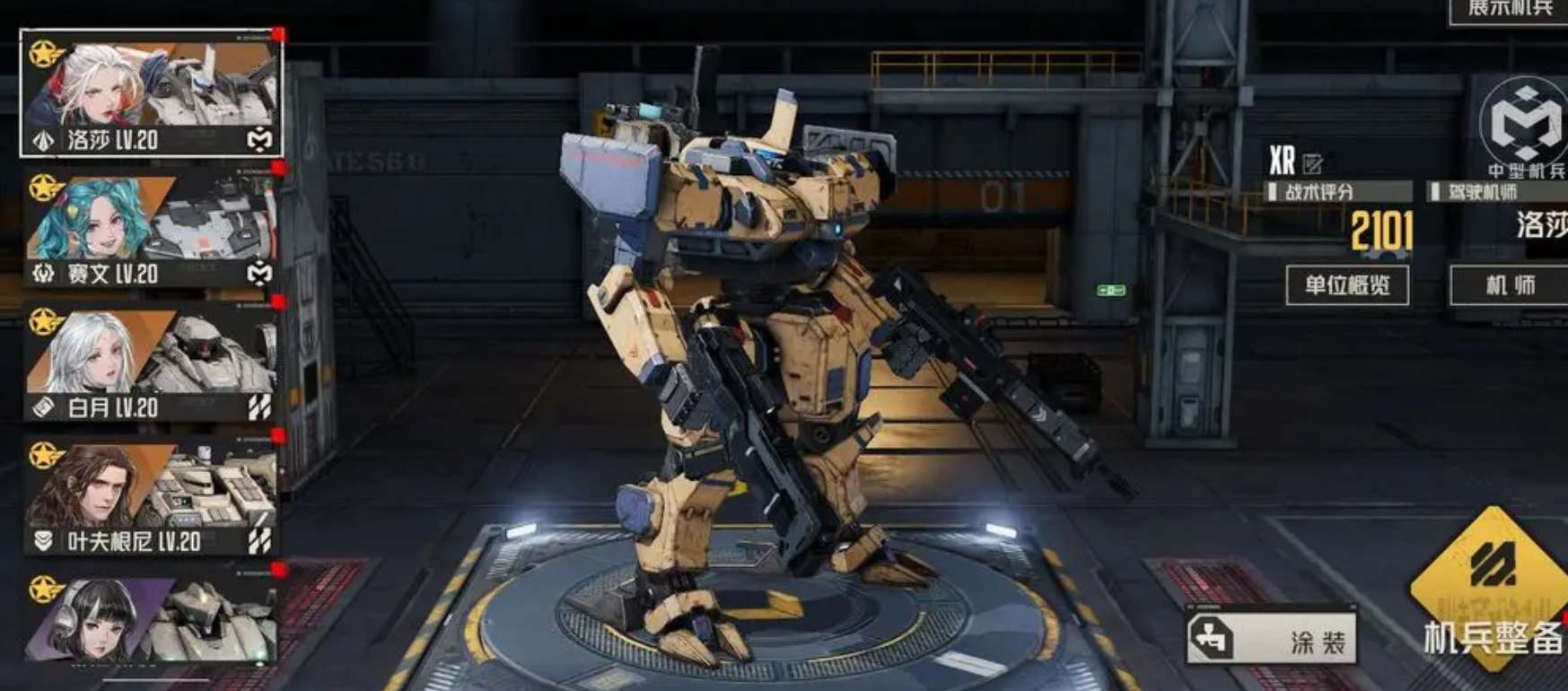Choose the black-haired pilot card at the bottom

pyautogui.click(x=152, y=619)
